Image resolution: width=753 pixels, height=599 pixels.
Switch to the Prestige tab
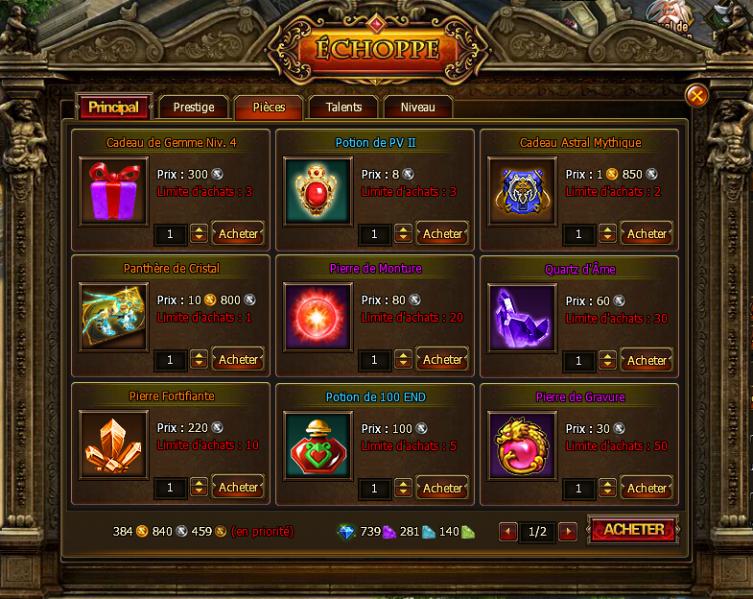193,107
